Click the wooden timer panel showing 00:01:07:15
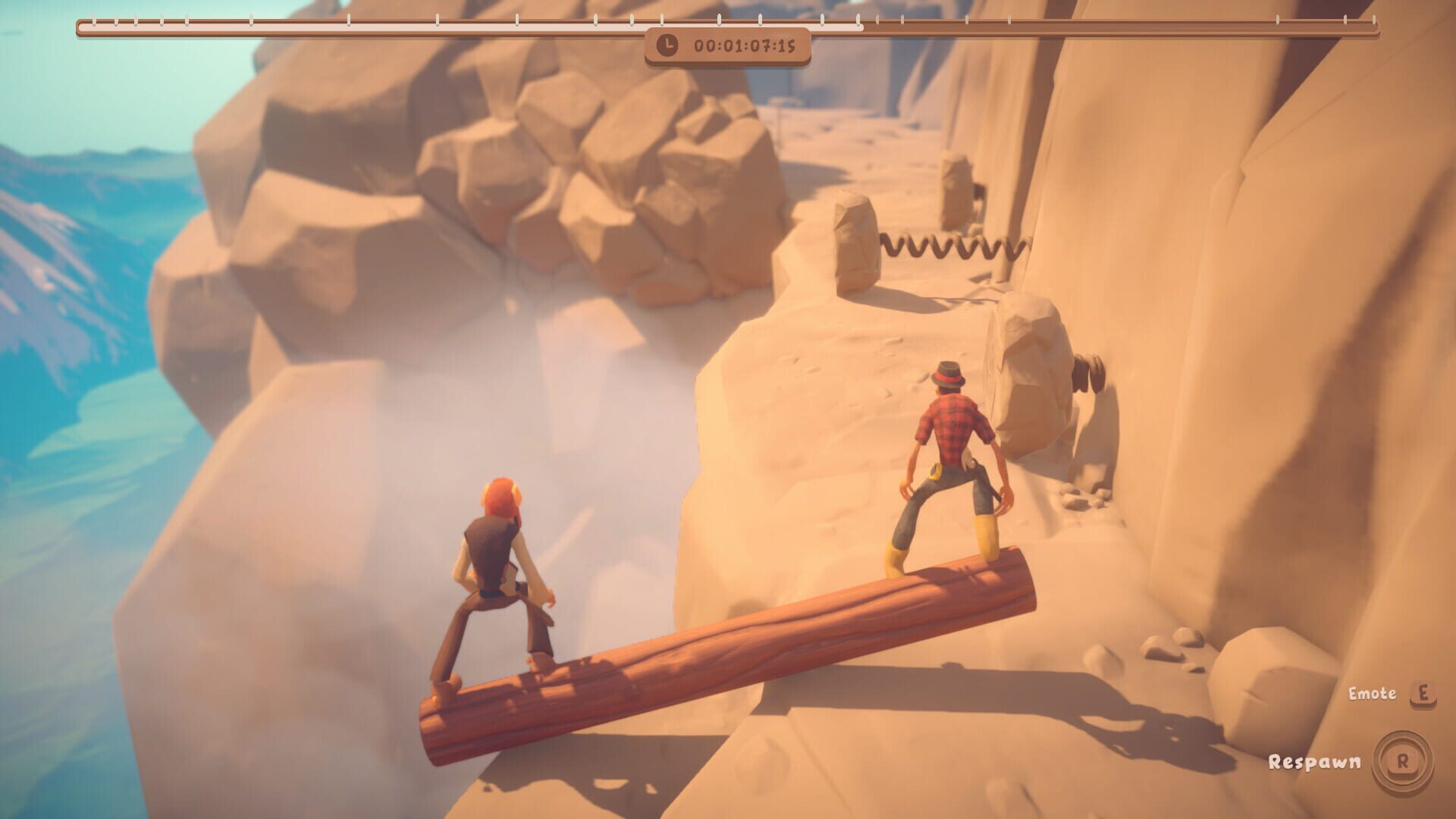The width and height of the screenshot is (1456, 819). [x=726, y=47]
